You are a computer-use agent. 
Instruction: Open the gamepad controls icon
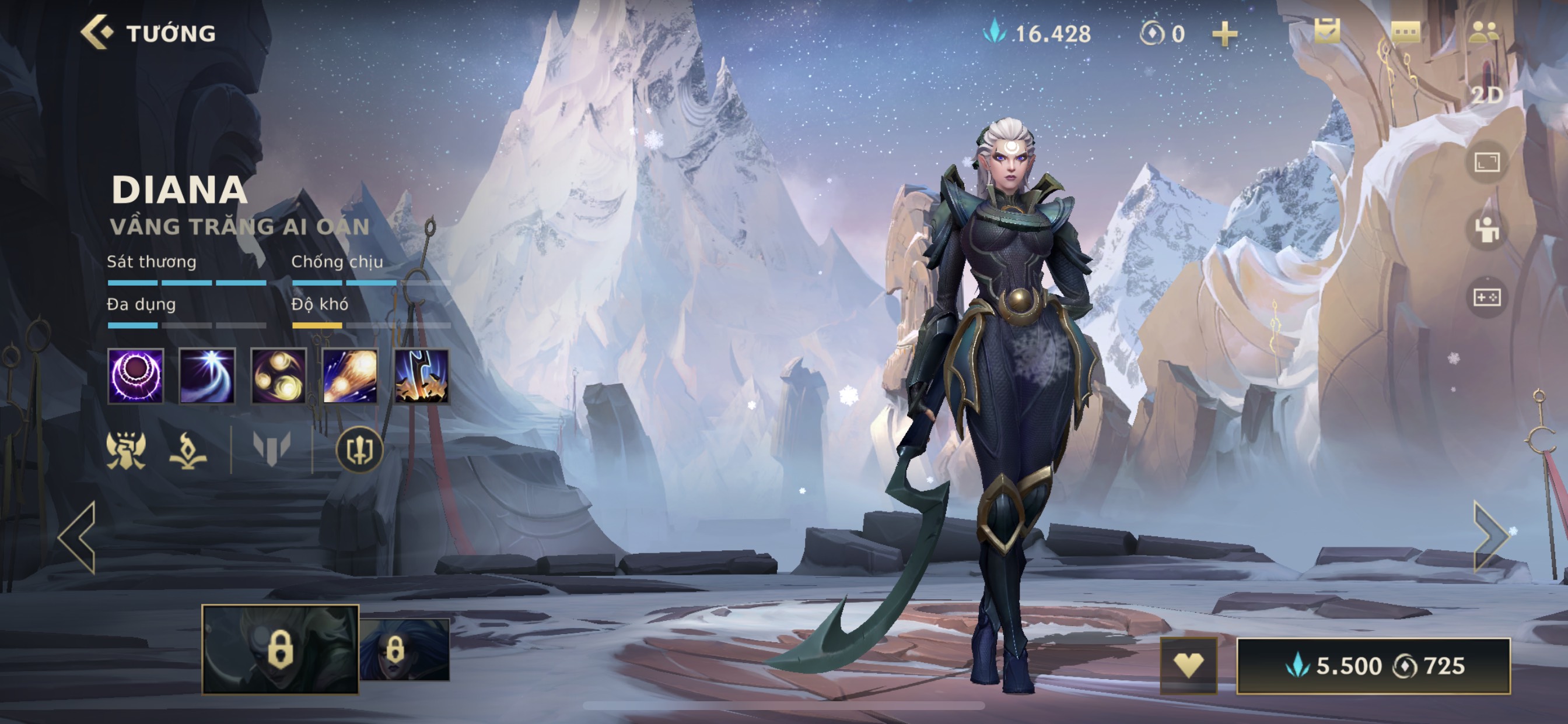coord(1486,297)
